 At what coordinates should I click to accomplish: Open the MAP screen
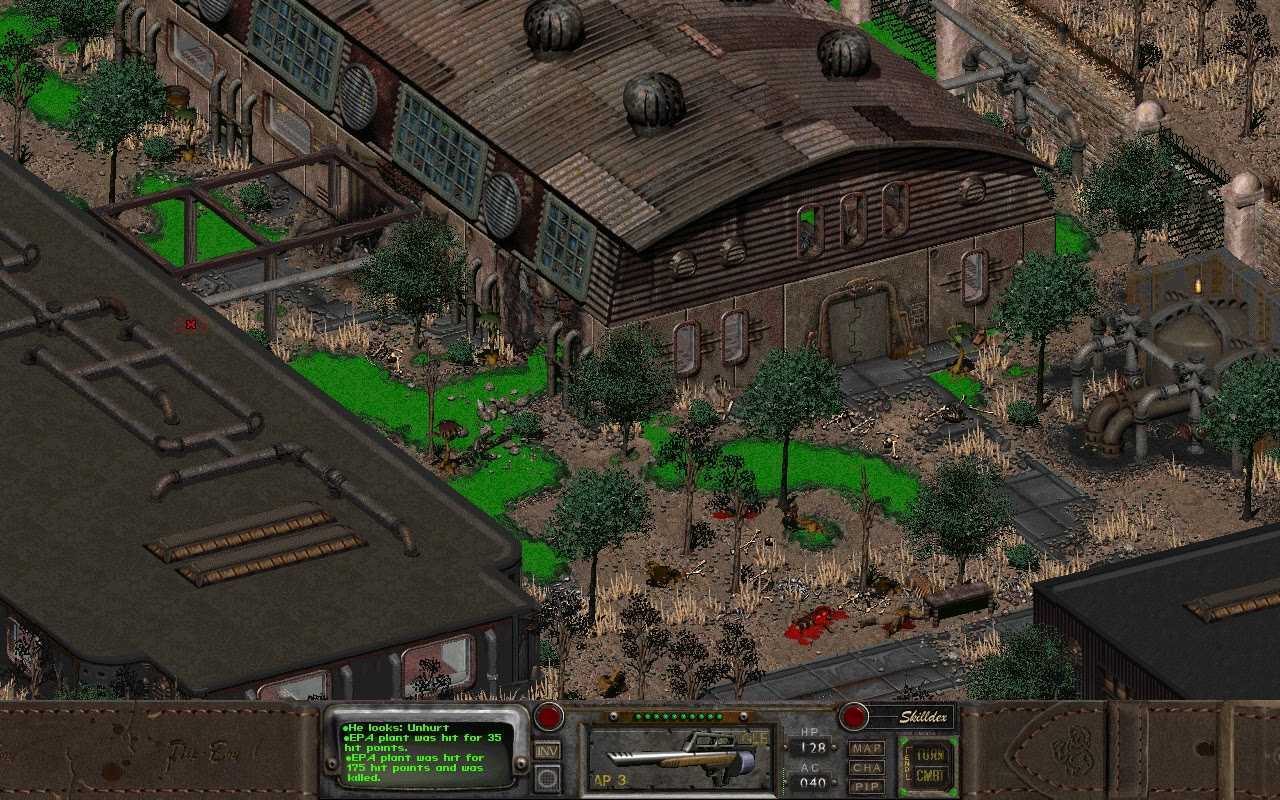point(866,748)
